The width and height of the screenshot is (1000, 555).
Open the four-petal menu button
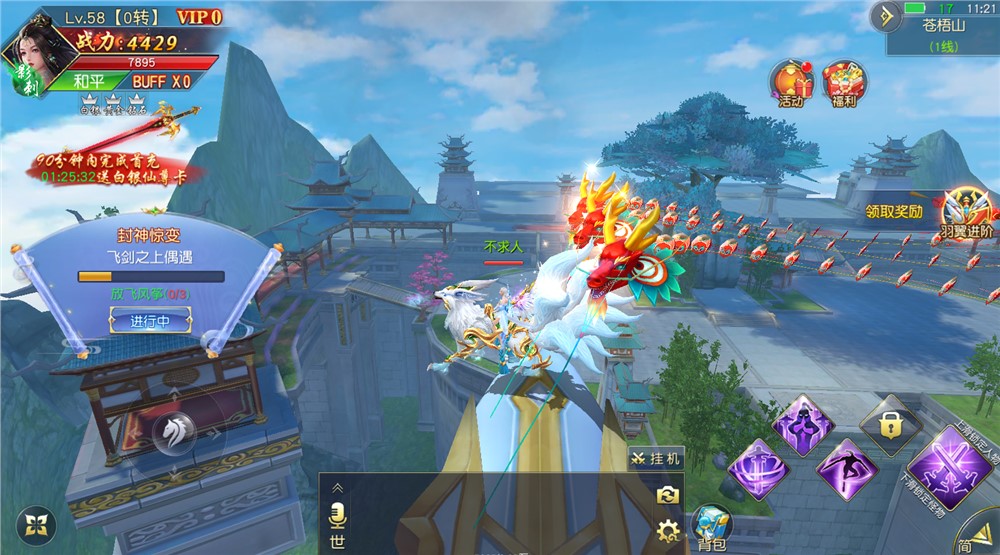click(37, 526)
